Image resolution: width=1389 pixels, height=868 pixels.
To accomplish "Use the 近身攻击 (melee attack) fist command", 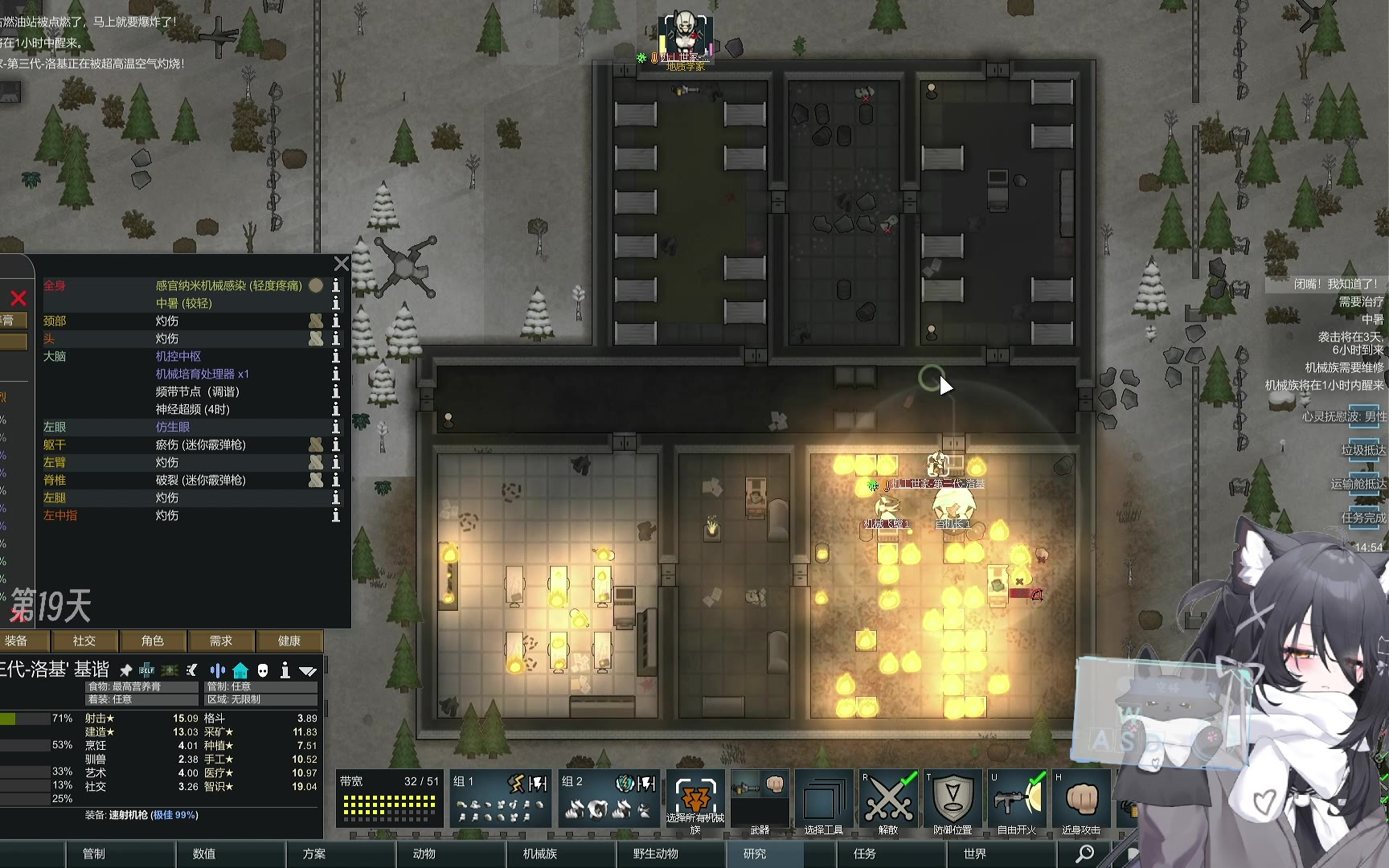I will tap(1081, 800).
